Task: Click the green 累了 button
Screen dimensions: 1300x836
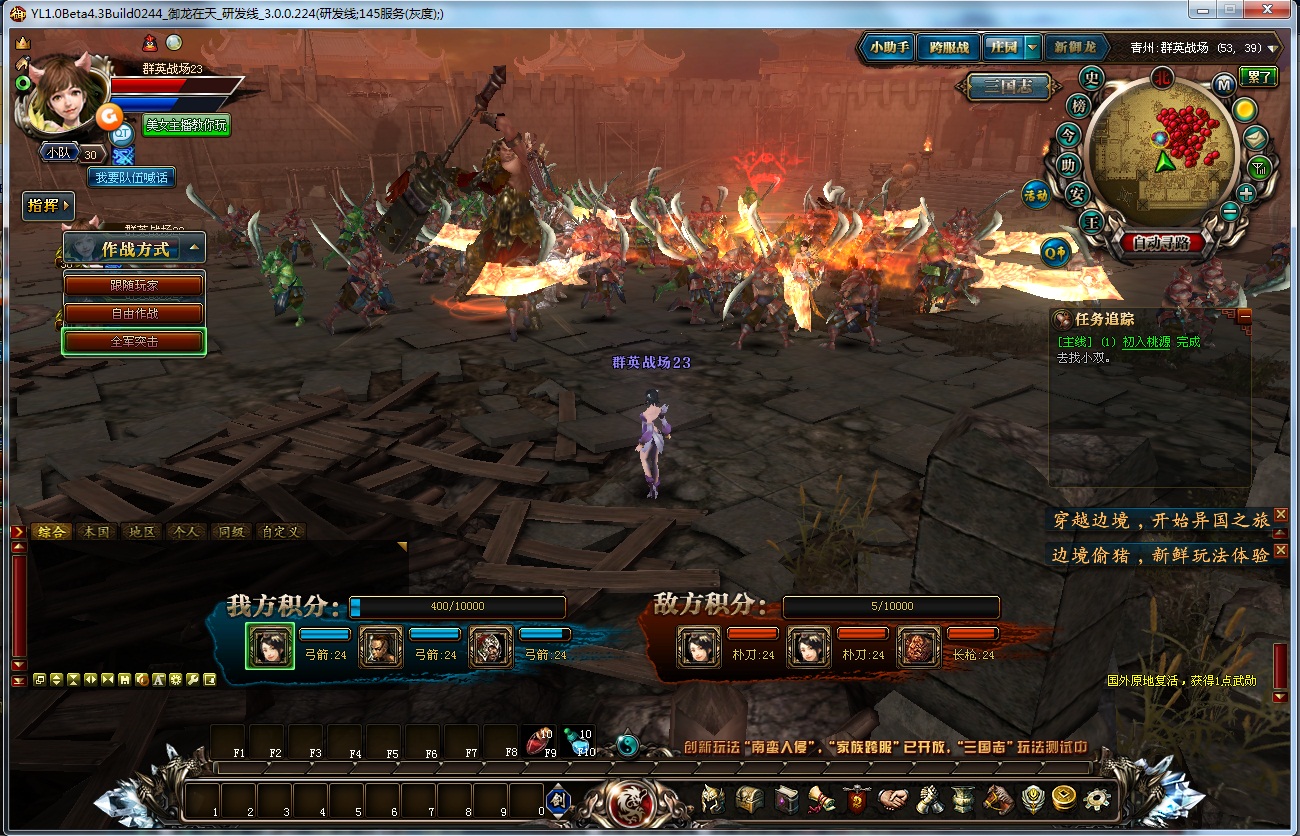Action: coord(1258,77)
